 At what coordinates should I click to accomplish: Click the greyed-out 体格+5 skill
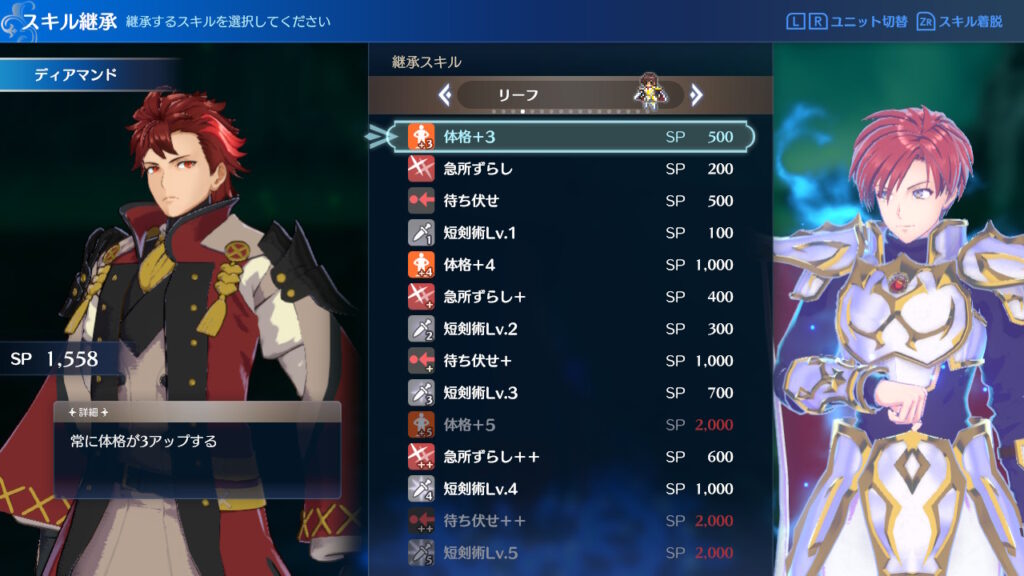coord(570,425)
